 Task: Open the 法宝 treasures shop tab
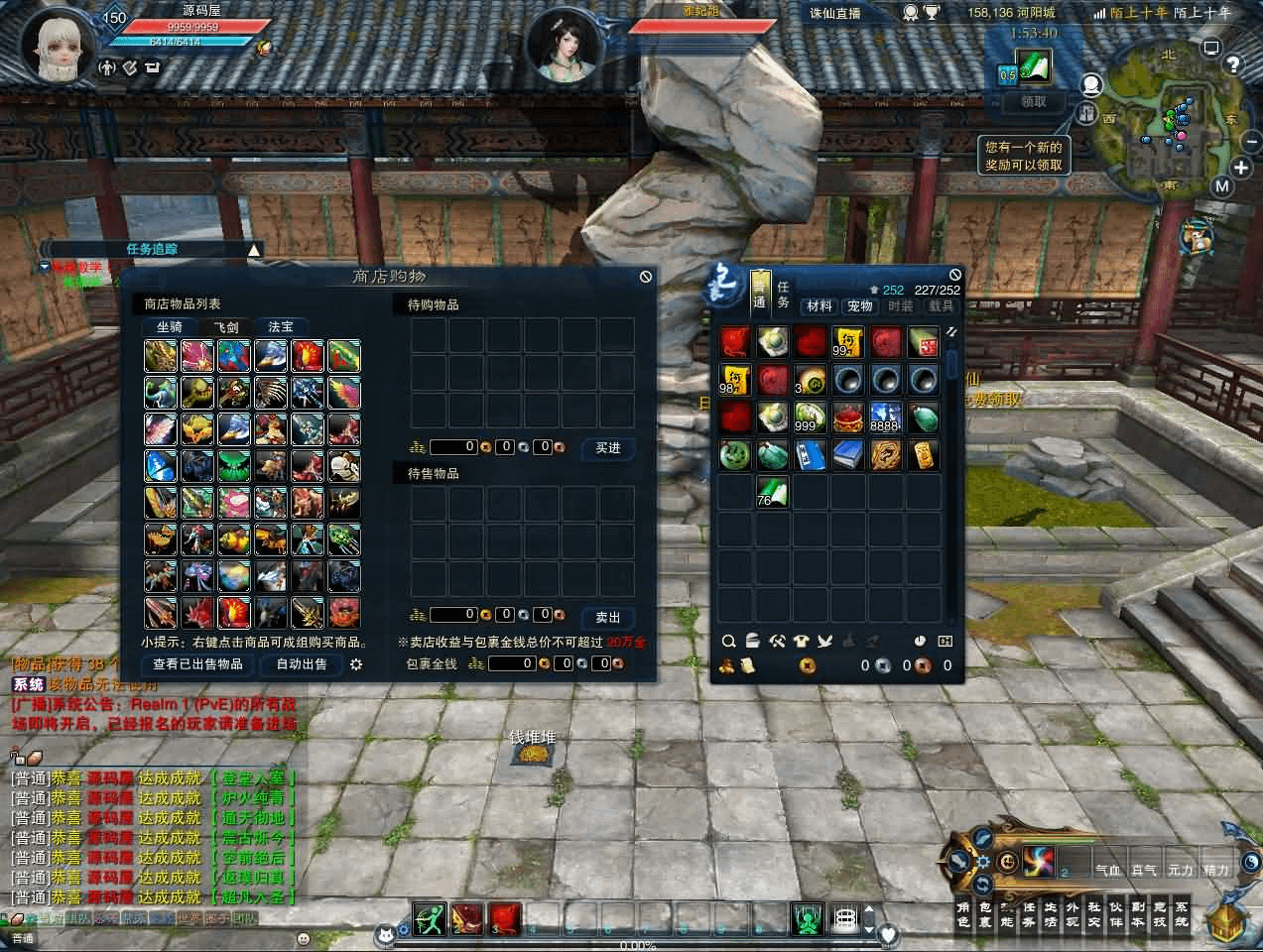pyautogui.click(x=281, y=326)
